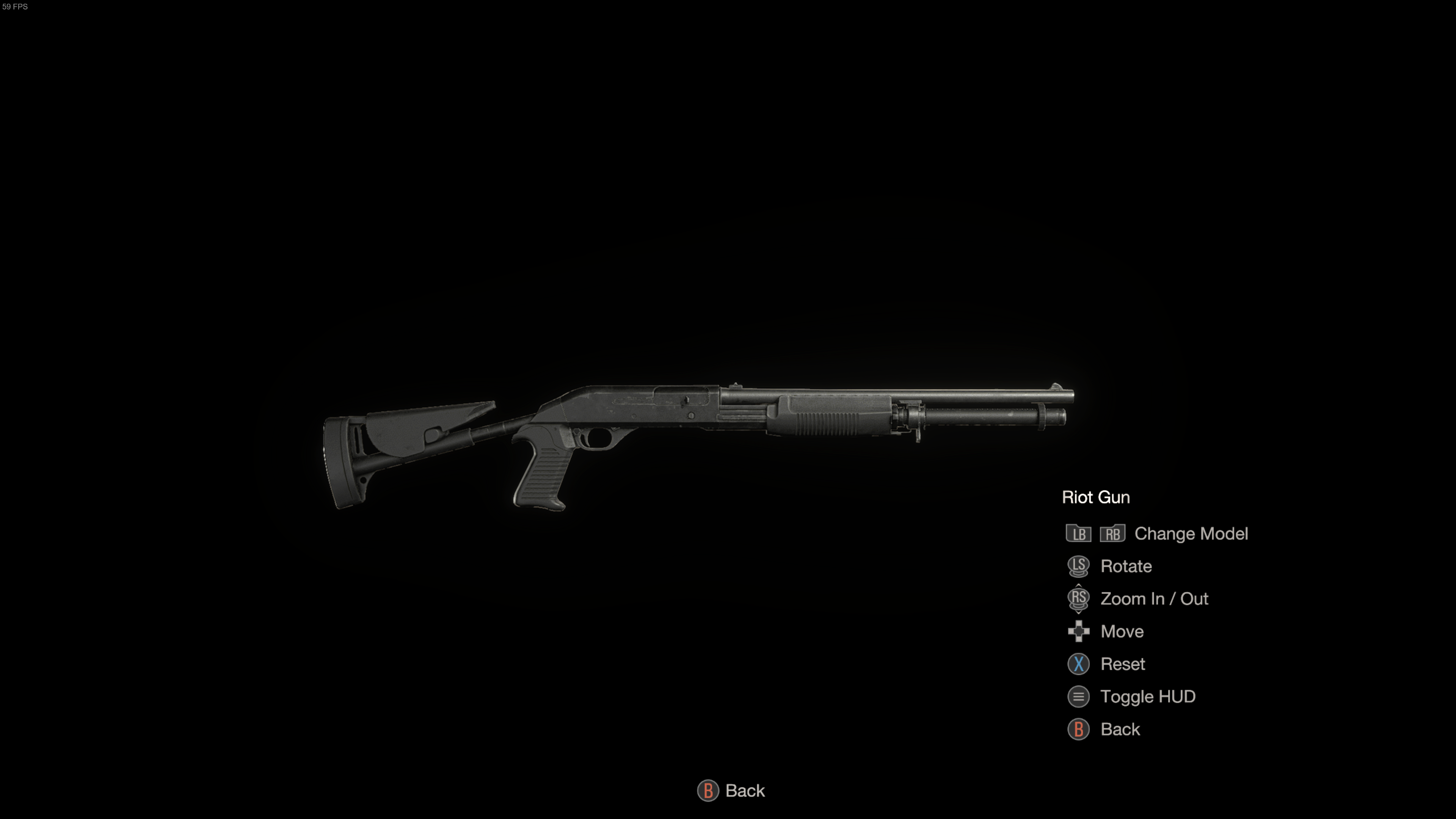This screenshot has width=1456, height=819.
Task: Toggle the on-screen control overlay off
Action: [1148, 697]
